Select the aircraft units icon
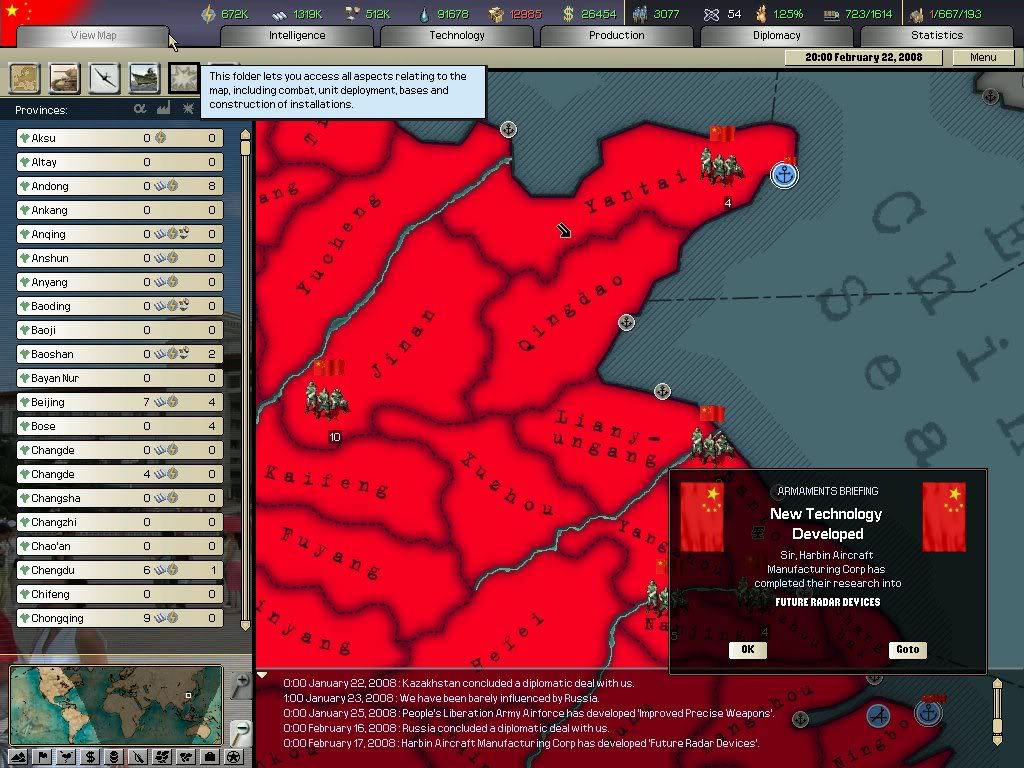This screenshot has height=768, width=1024. (x=104, y=78)
